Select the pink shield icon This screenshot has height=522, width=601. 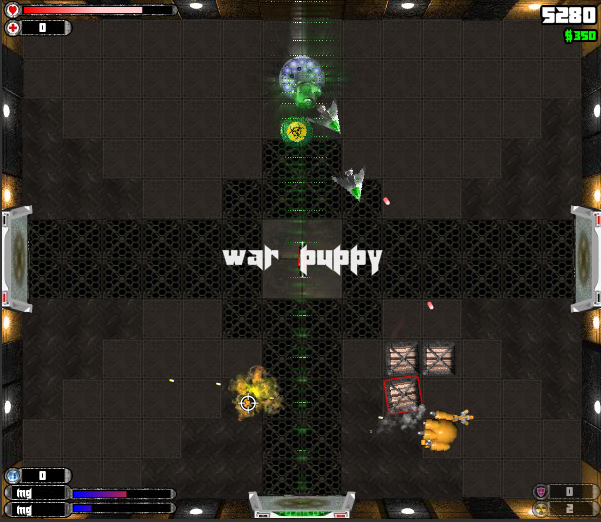(x=541, y=491)
